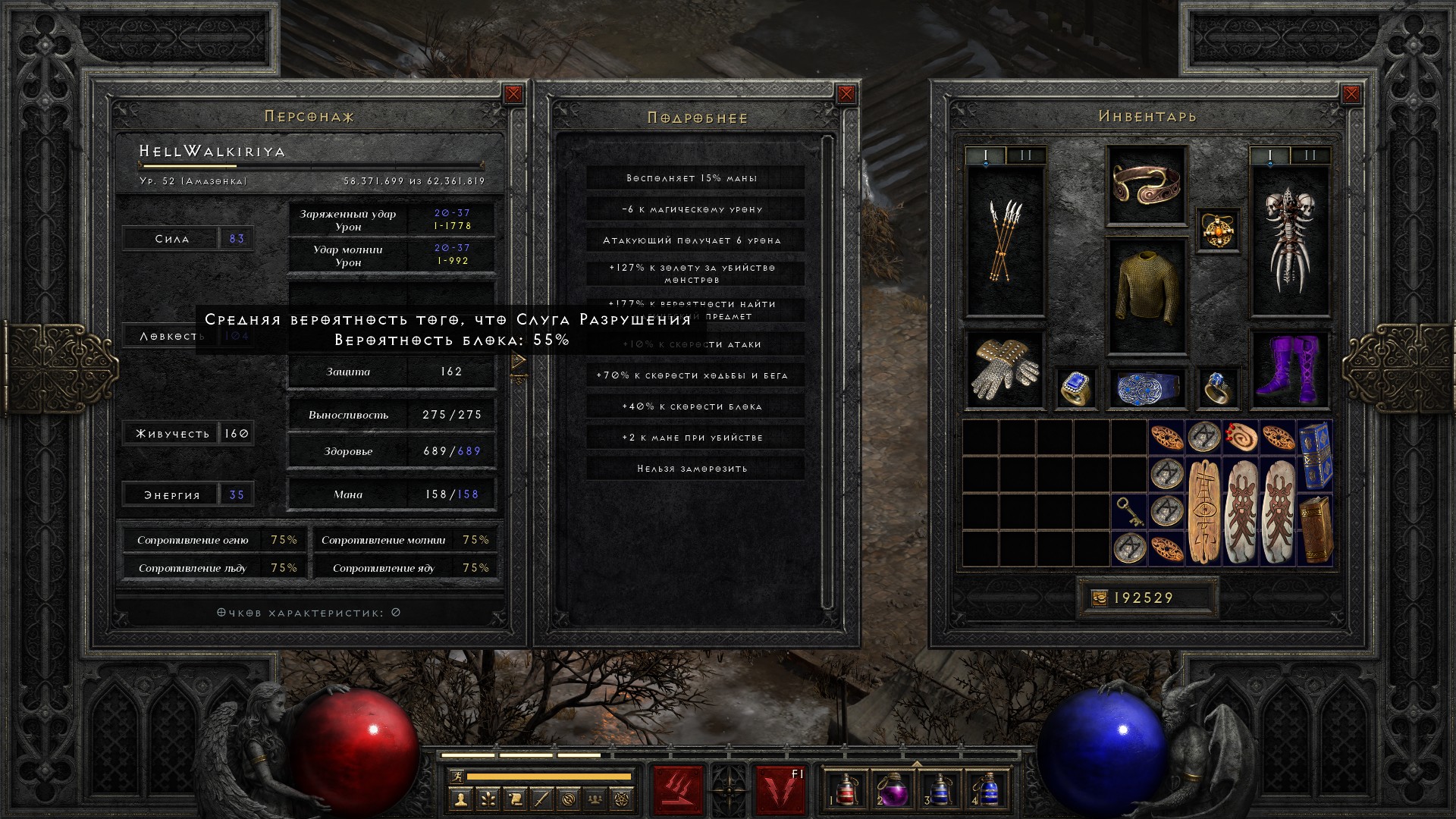Click the gold coin button in inventory

(1099, 598)
